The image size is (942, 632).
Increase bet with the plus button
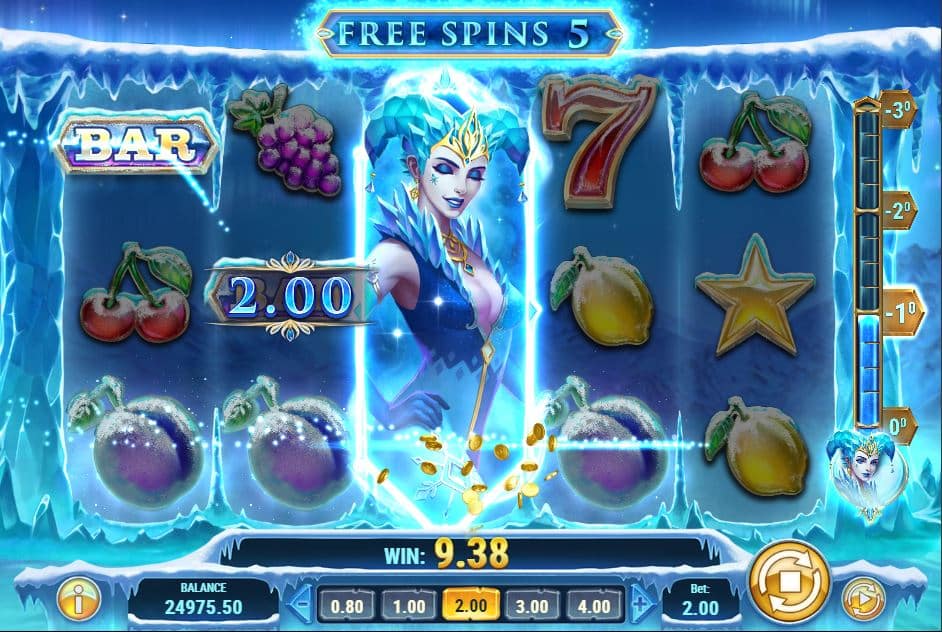pos(641,604)
